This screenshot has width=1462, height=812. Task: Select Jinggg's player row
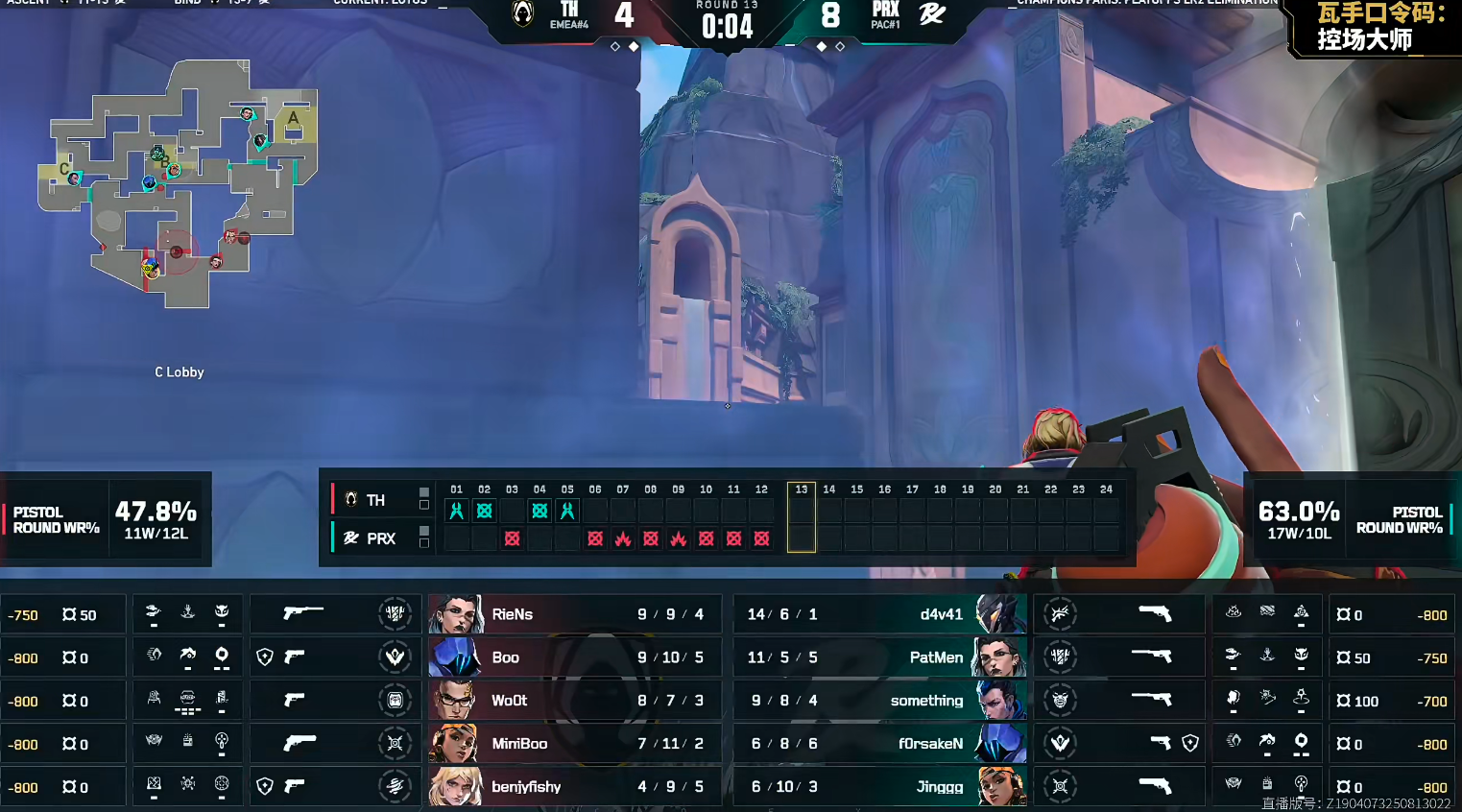880,787
